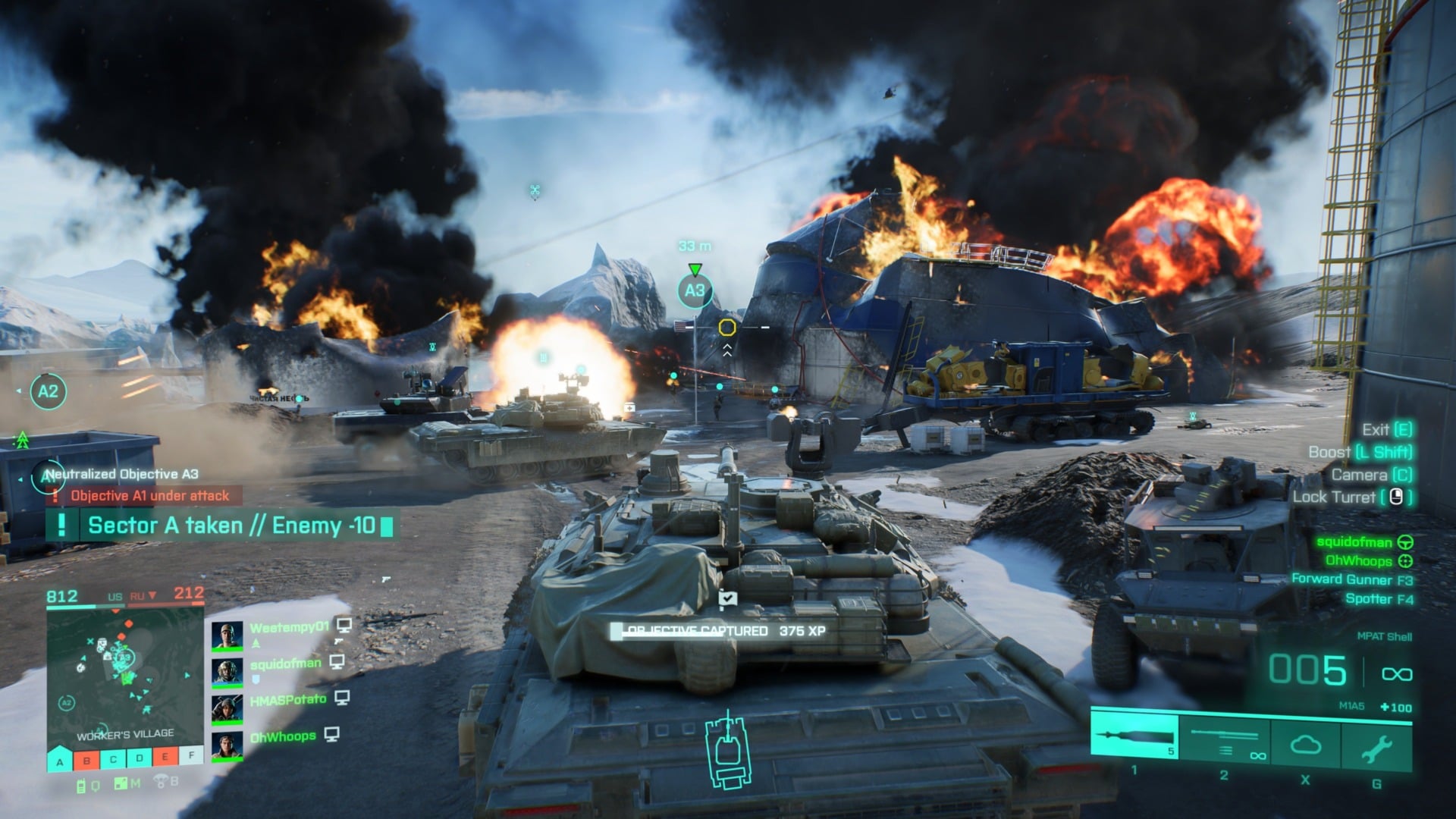Image resolution: width=1456 pixels, height=819 pixels.
Task: Click the map icon beside M
Action: tap(121, 785)
